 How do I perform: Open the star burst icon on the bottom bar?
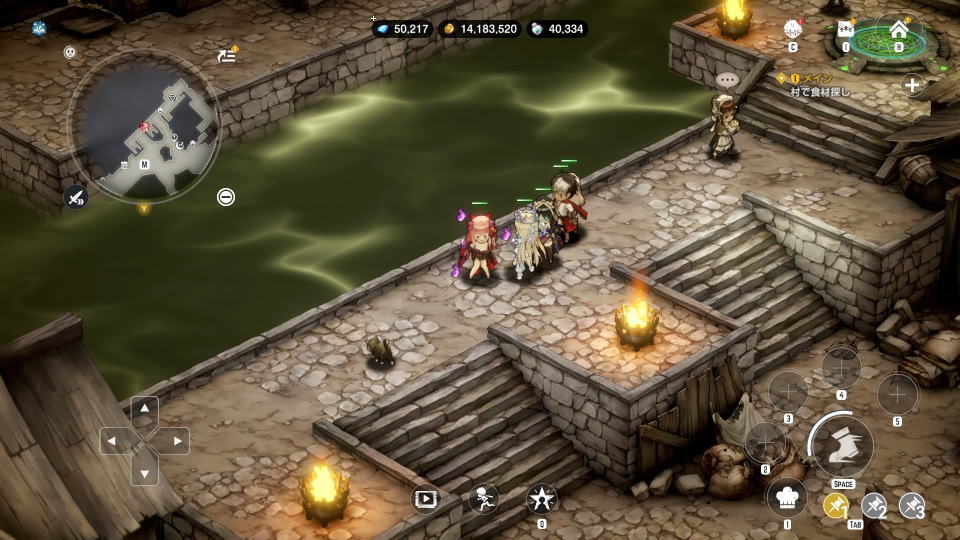(541, 497)
